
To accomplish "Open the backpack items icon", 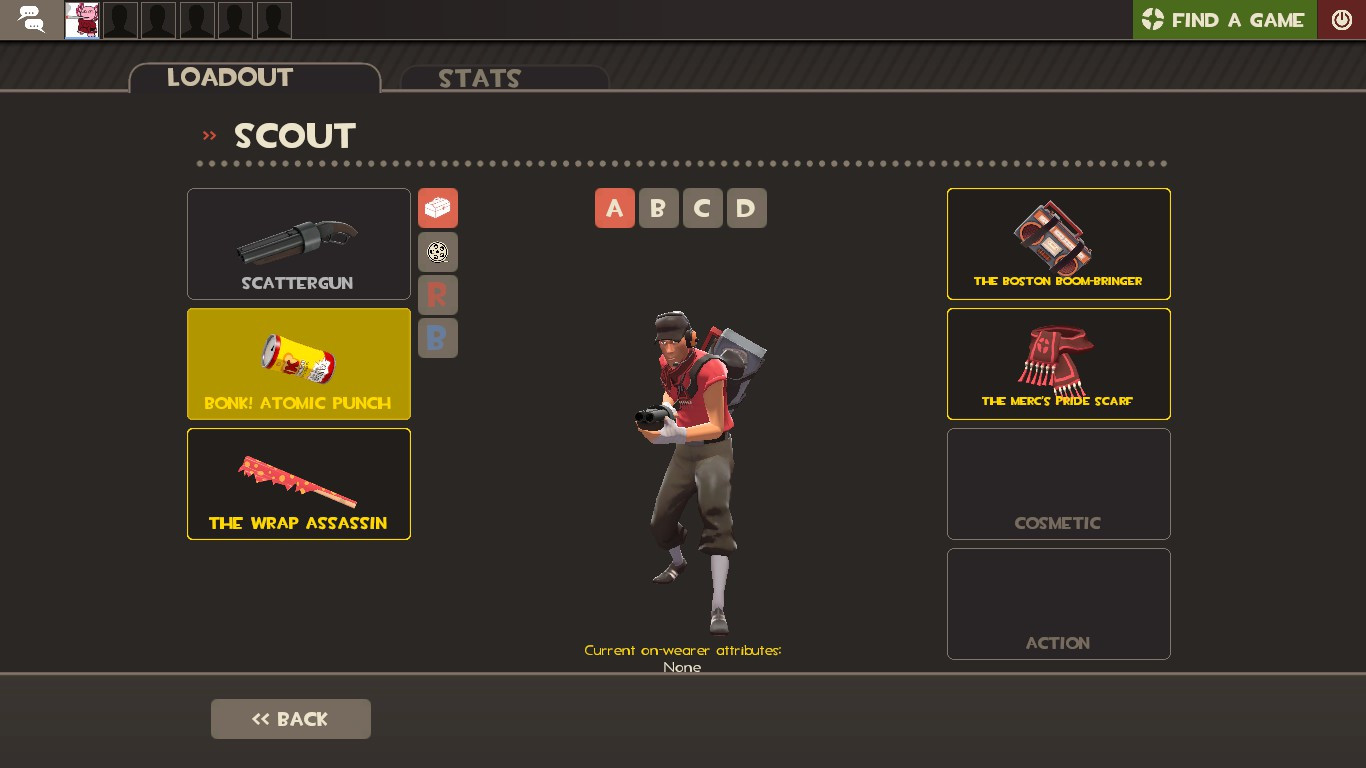I will click(x=437, y=208).
